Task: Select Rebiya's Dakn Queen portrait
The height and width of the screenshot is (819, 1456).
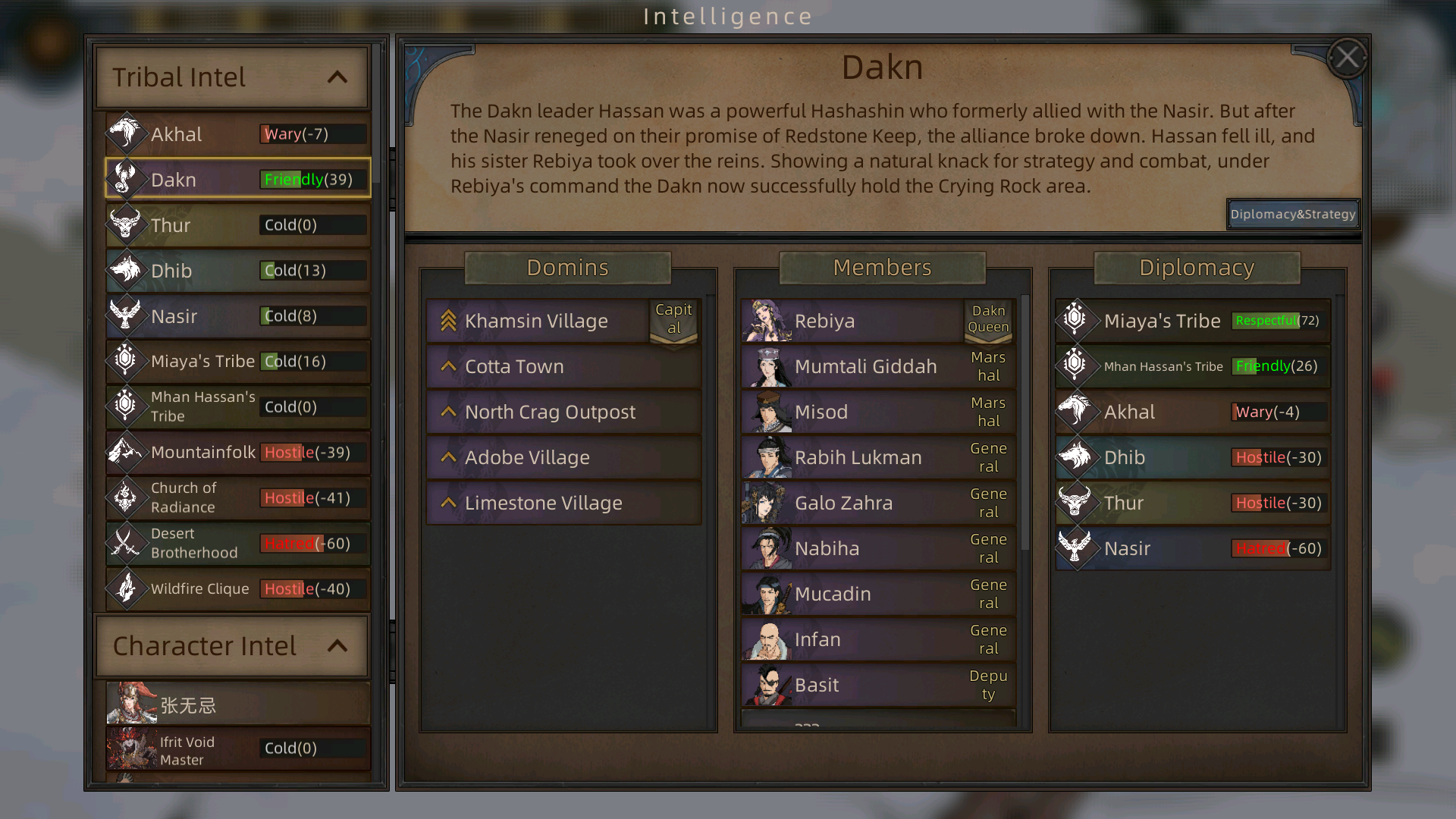Action: [766, 321]
